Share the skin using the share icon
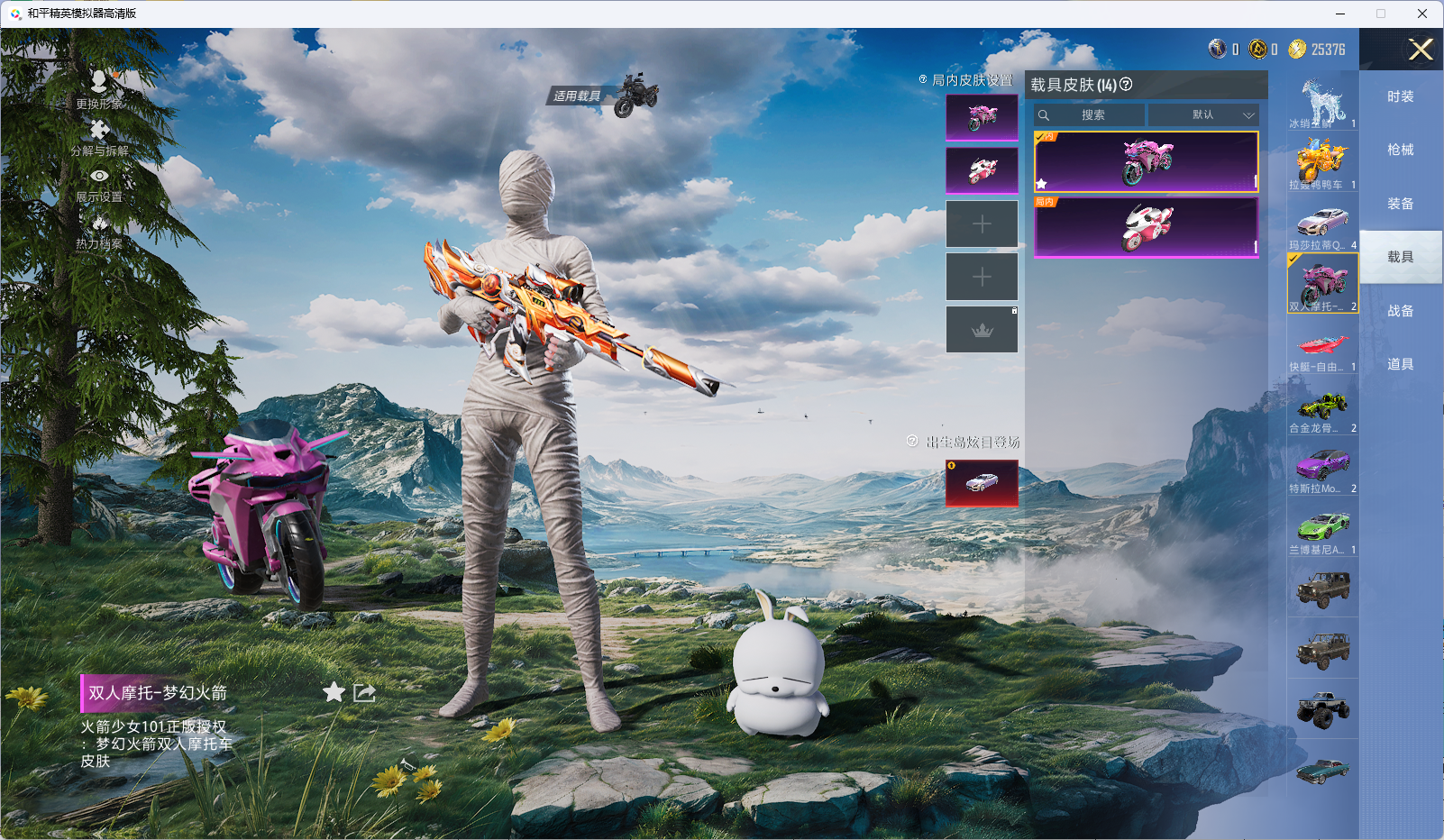 click(x=364, y=692)
